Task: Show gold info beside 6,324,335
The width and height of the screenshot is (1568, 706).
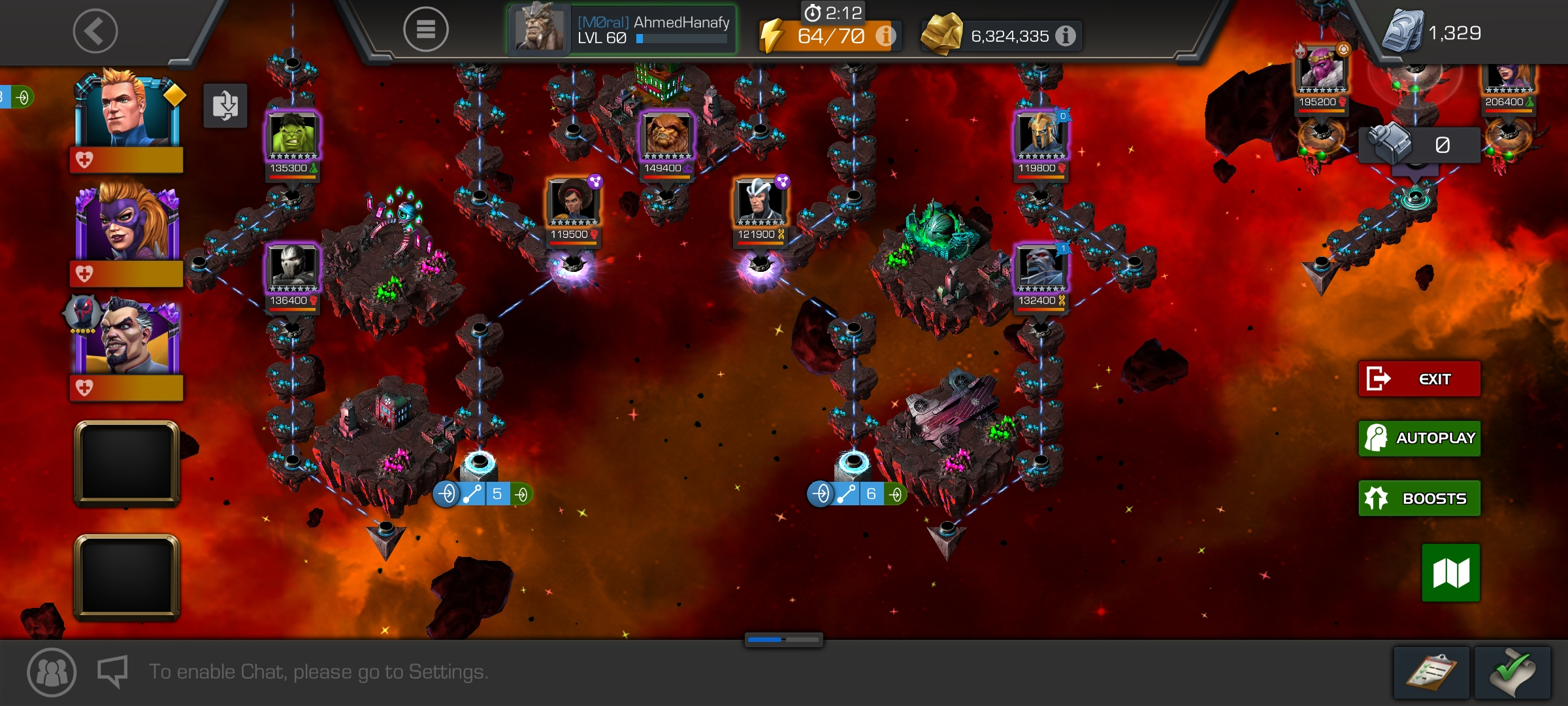Action: pos(1066,36)
